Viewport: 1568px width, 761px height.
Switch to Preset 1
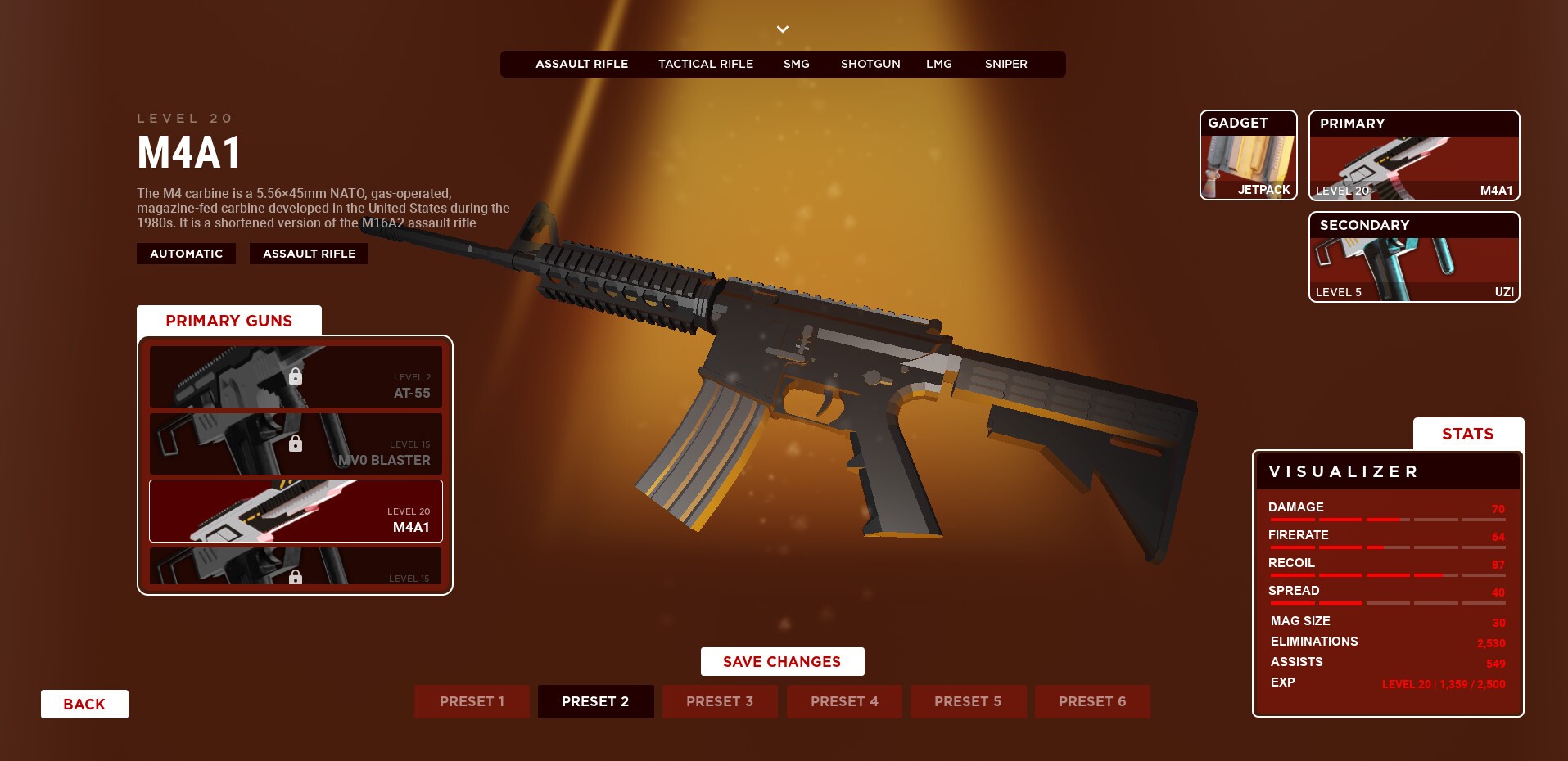click(472, 702)
